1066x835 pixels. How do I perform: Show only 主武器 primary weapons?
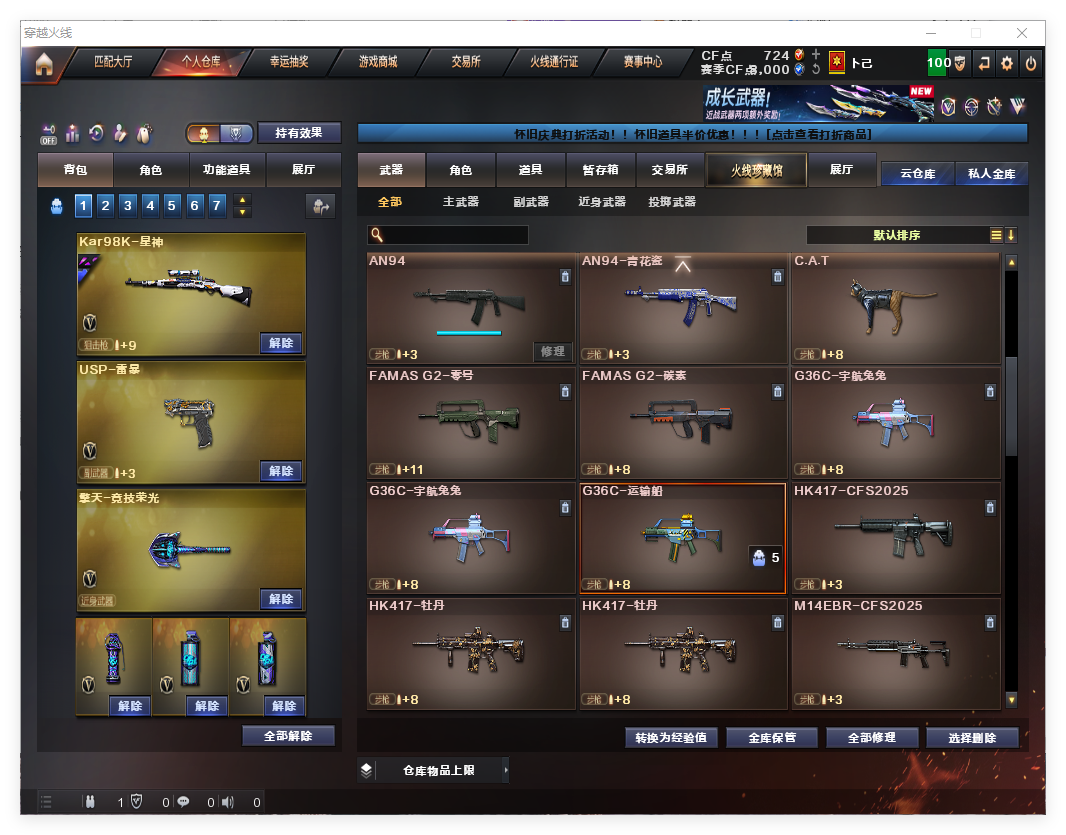pos(461,202)
